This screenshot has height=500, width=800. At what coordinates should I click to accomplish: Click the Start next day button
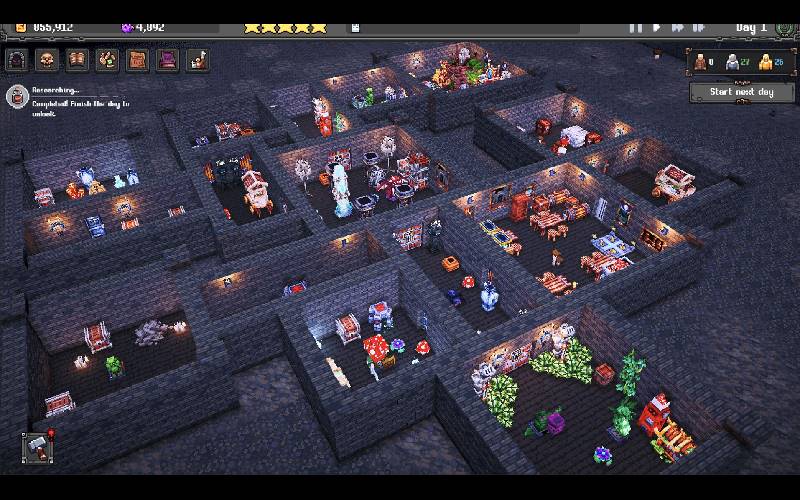click(741, 92)
